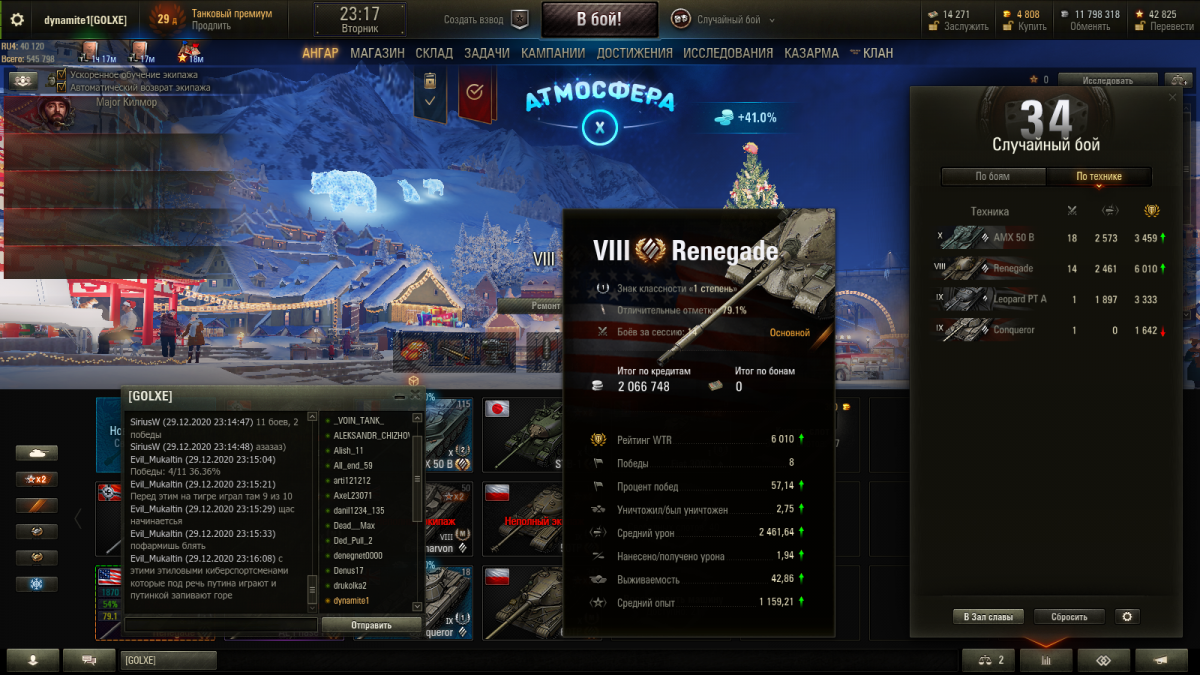Open the КАЗАРМА menu

[811, 53]
